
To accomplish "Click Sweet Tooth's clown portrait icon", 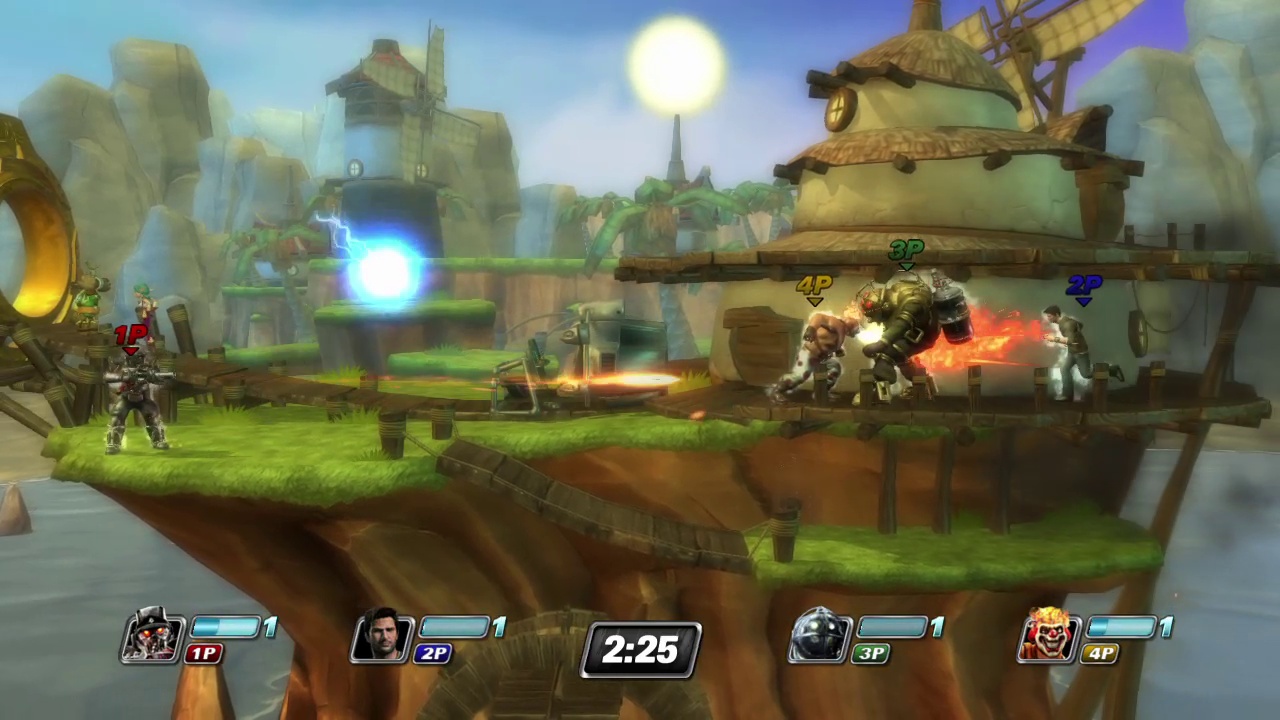I will (1048, 637).
